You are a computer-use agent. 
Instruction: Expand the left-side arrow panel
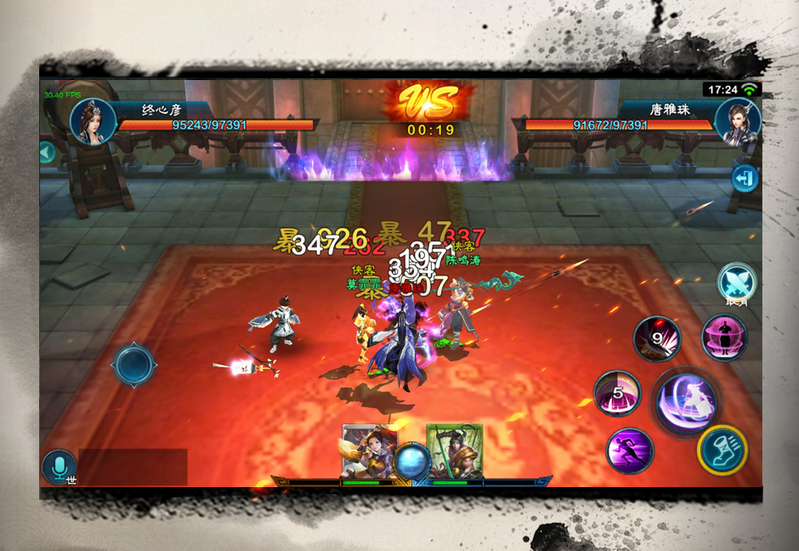(46, 153)
